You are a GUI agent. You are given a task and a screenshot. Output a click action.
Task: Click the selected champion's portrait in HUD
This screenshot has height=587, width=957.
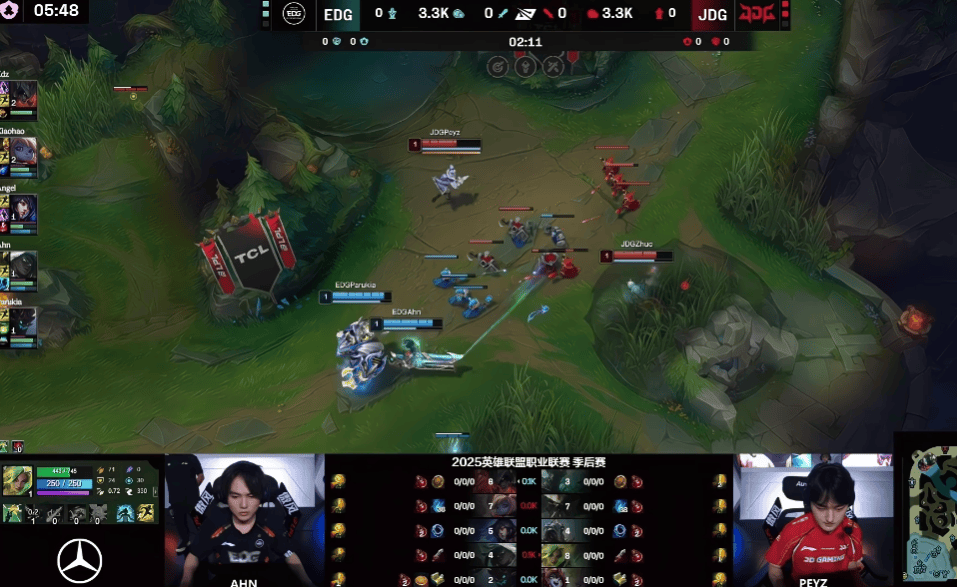coord(17,480)
